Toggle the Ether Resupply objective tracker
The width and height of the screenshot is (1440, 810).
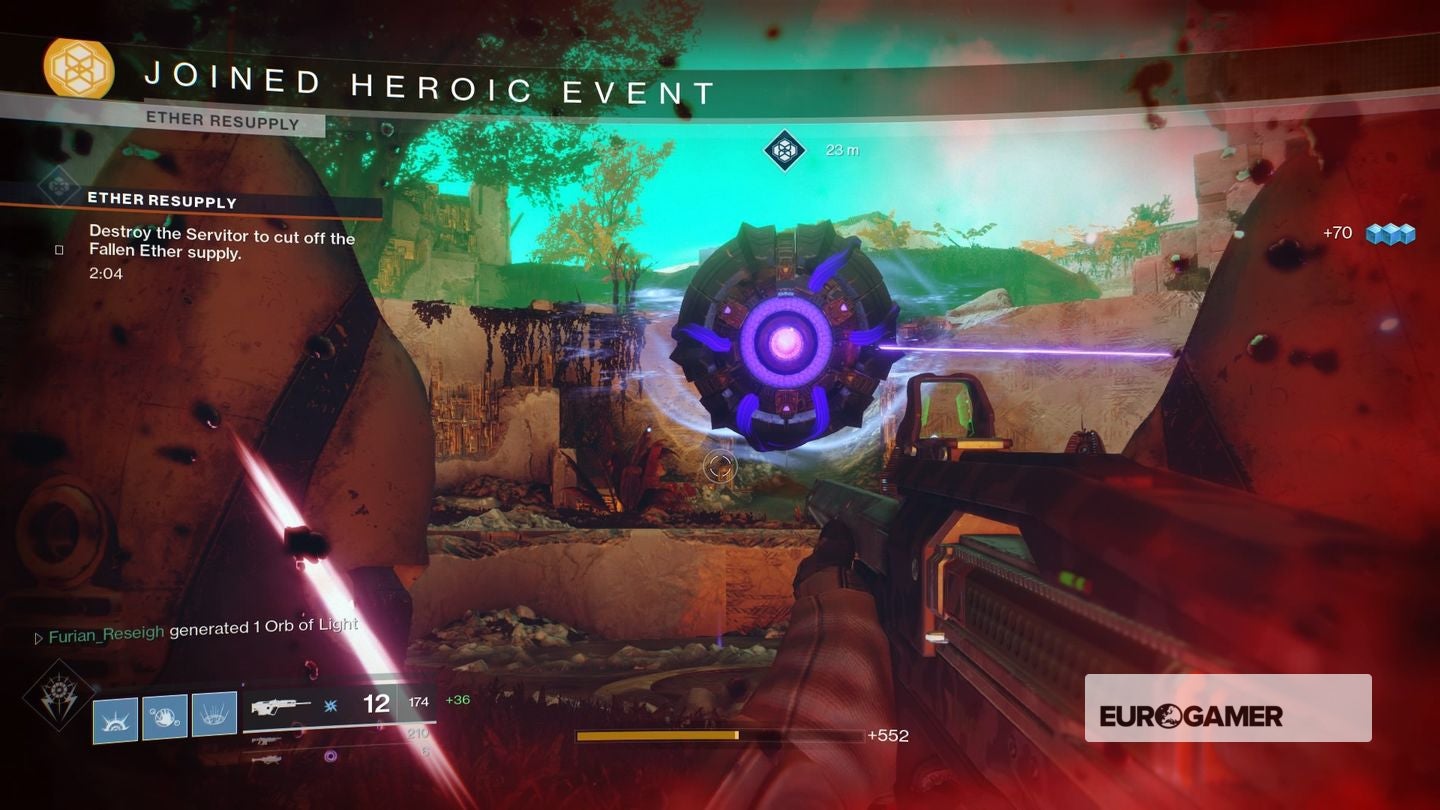click(x=162, y=200)
